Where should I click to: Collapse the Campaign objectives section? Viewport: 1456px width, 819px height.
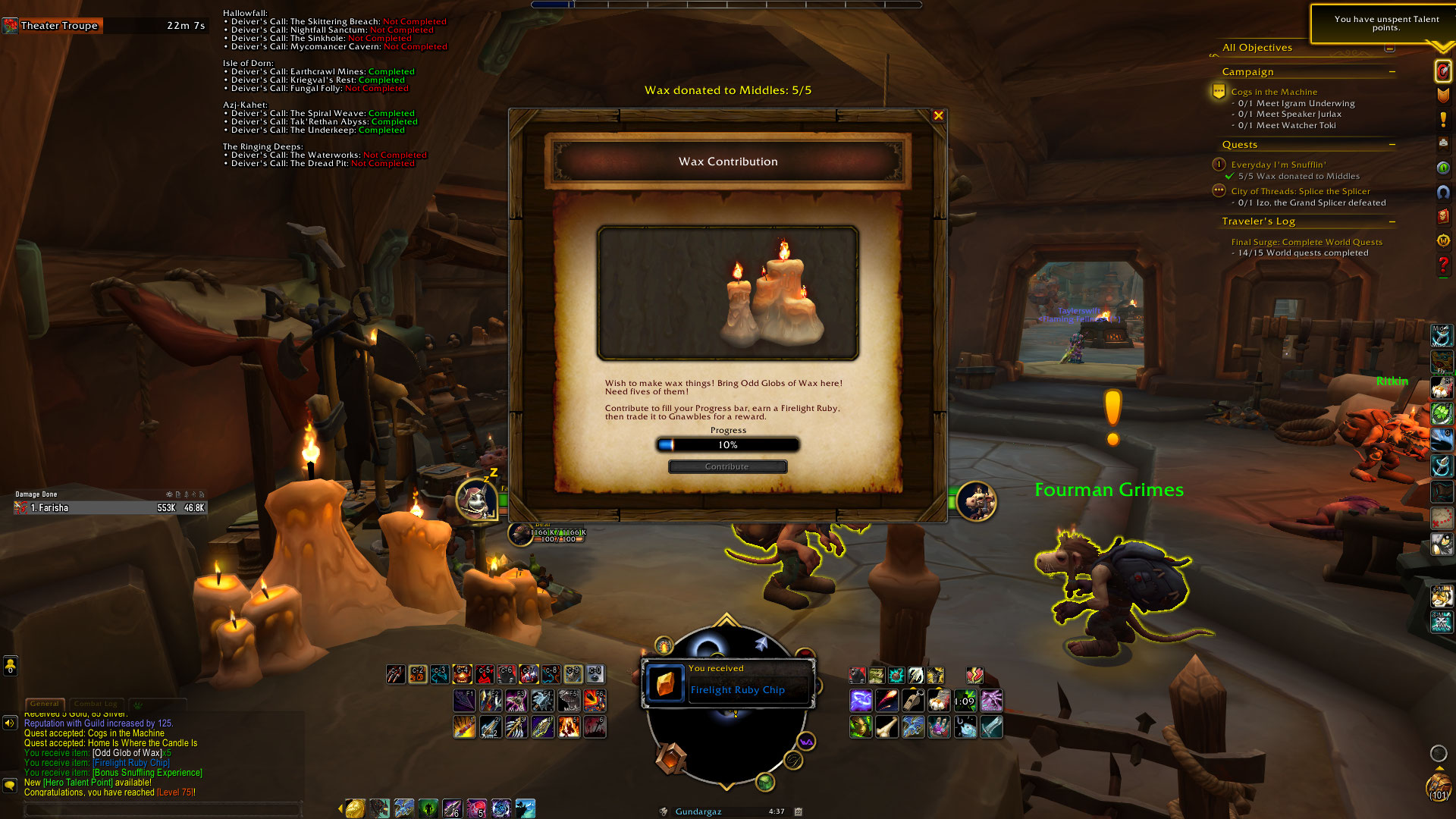click(1392, 72)
